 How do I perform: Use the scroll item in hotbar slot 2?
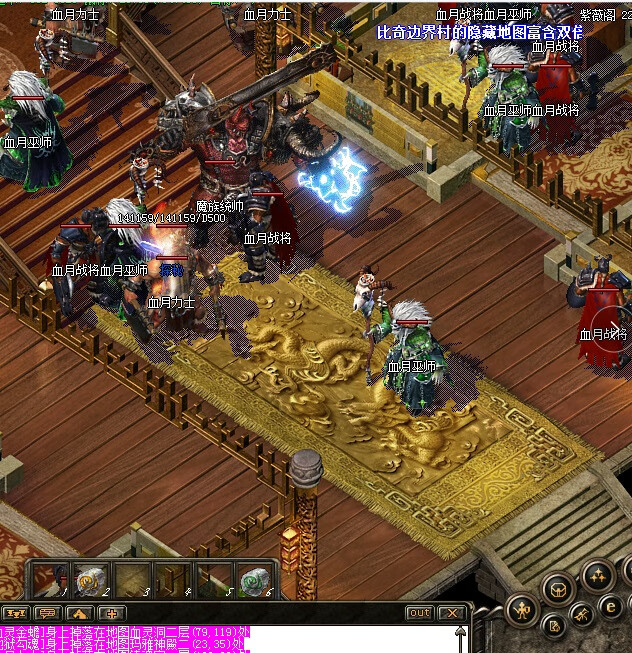[x=91, y=580]
